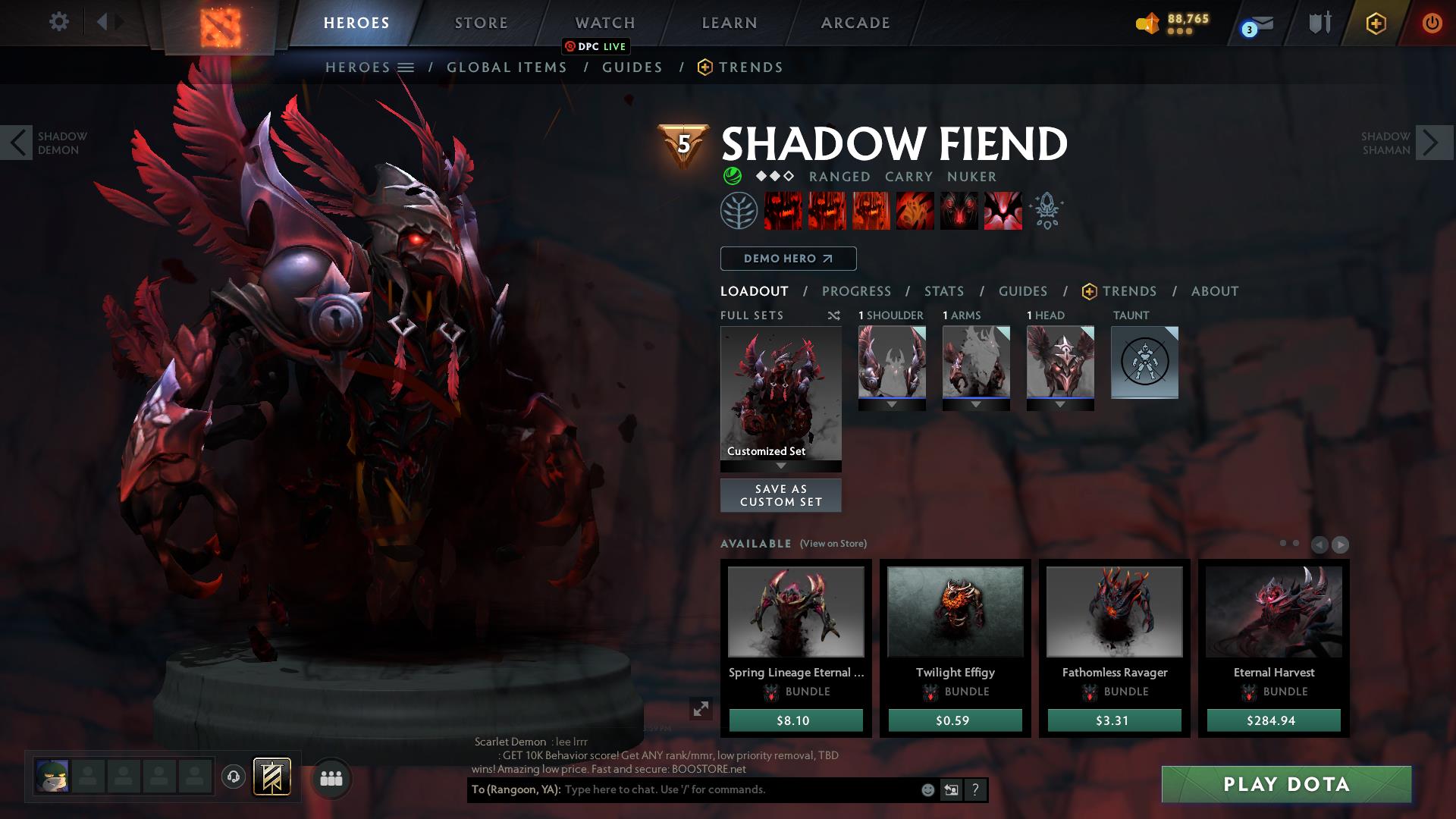
Task: Expand the 1 SHOULDER item dropdown arrow
Action: (892, 404)
